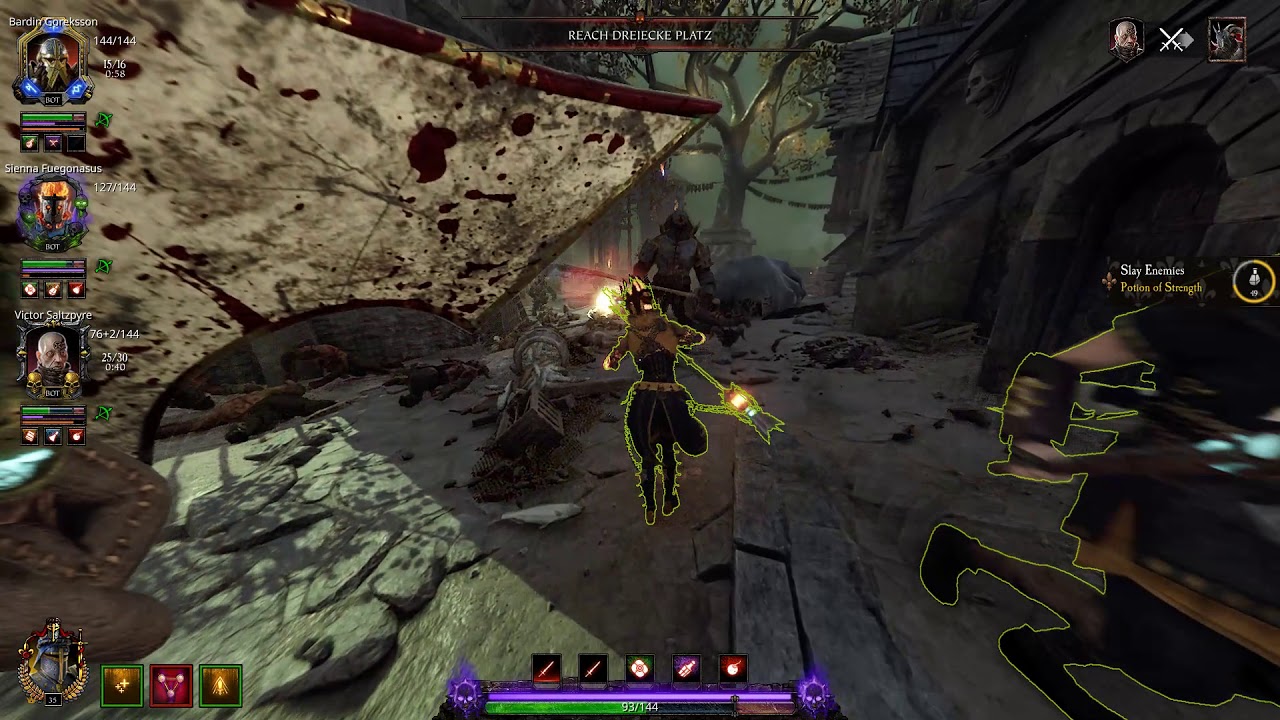This screenshot has width=1280, height=720.
Task: Show the Reach Dreiecke Platz objective
Action: [x=640, y=36]
